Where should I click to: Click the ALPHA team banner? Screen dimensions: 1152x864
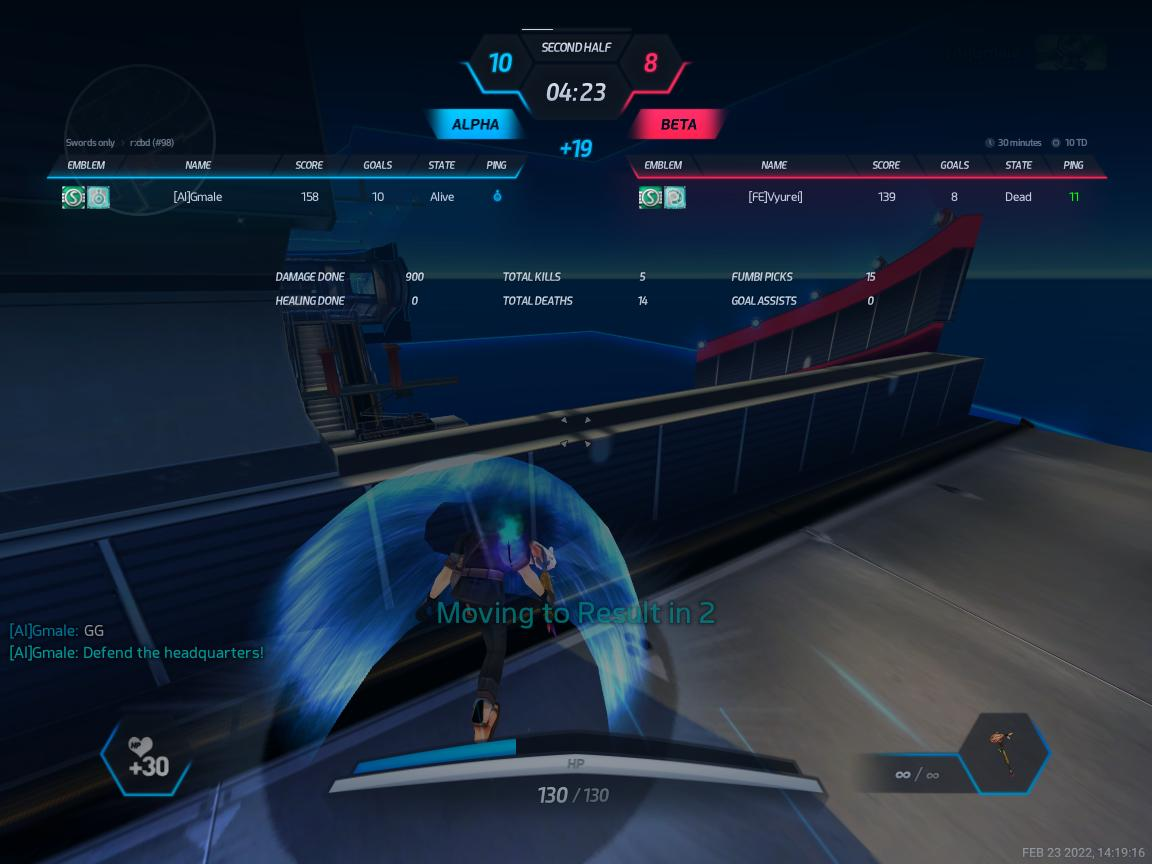click(x=475, y=125)
